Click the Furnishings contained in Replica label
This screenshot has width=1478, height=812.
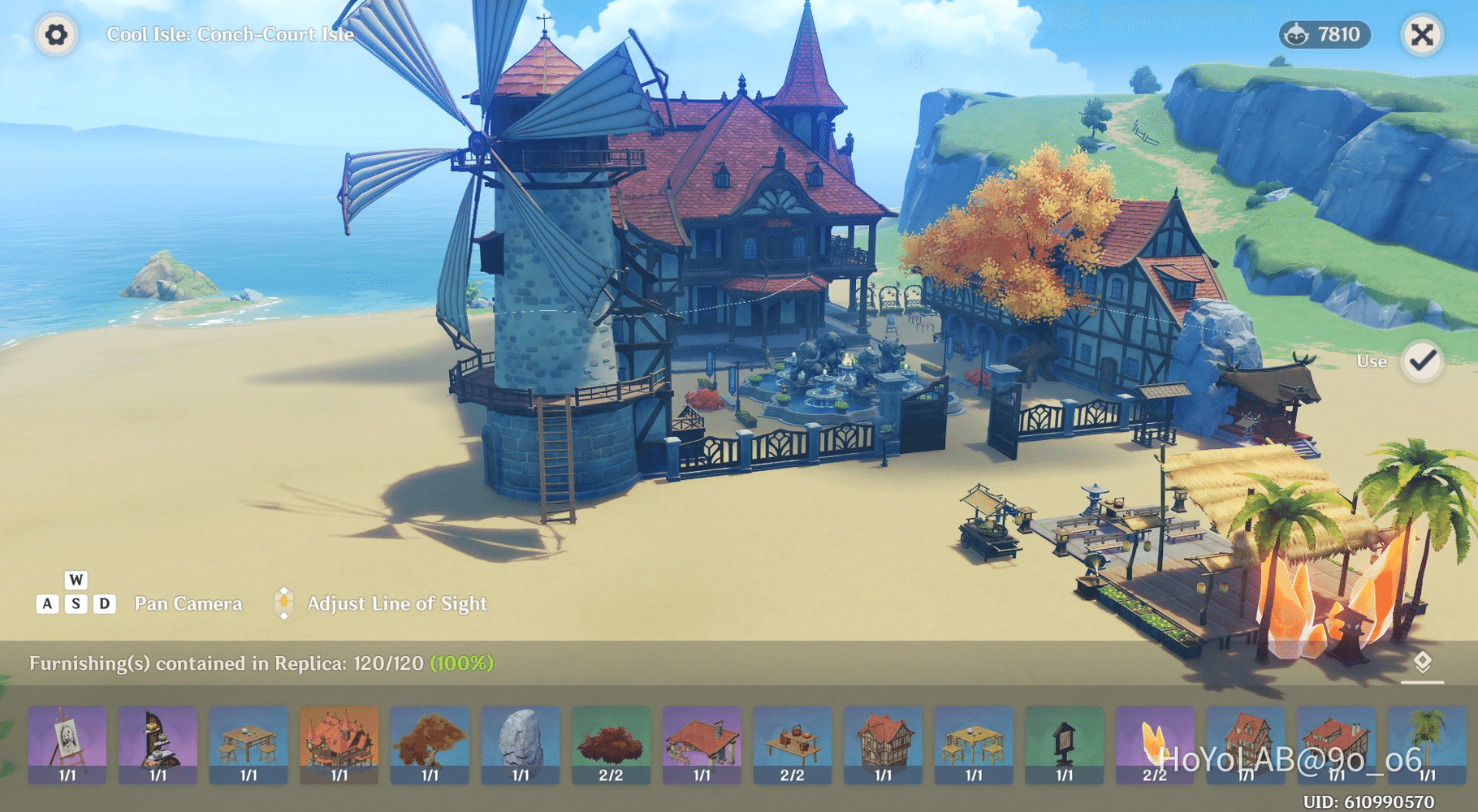(260, 663)
